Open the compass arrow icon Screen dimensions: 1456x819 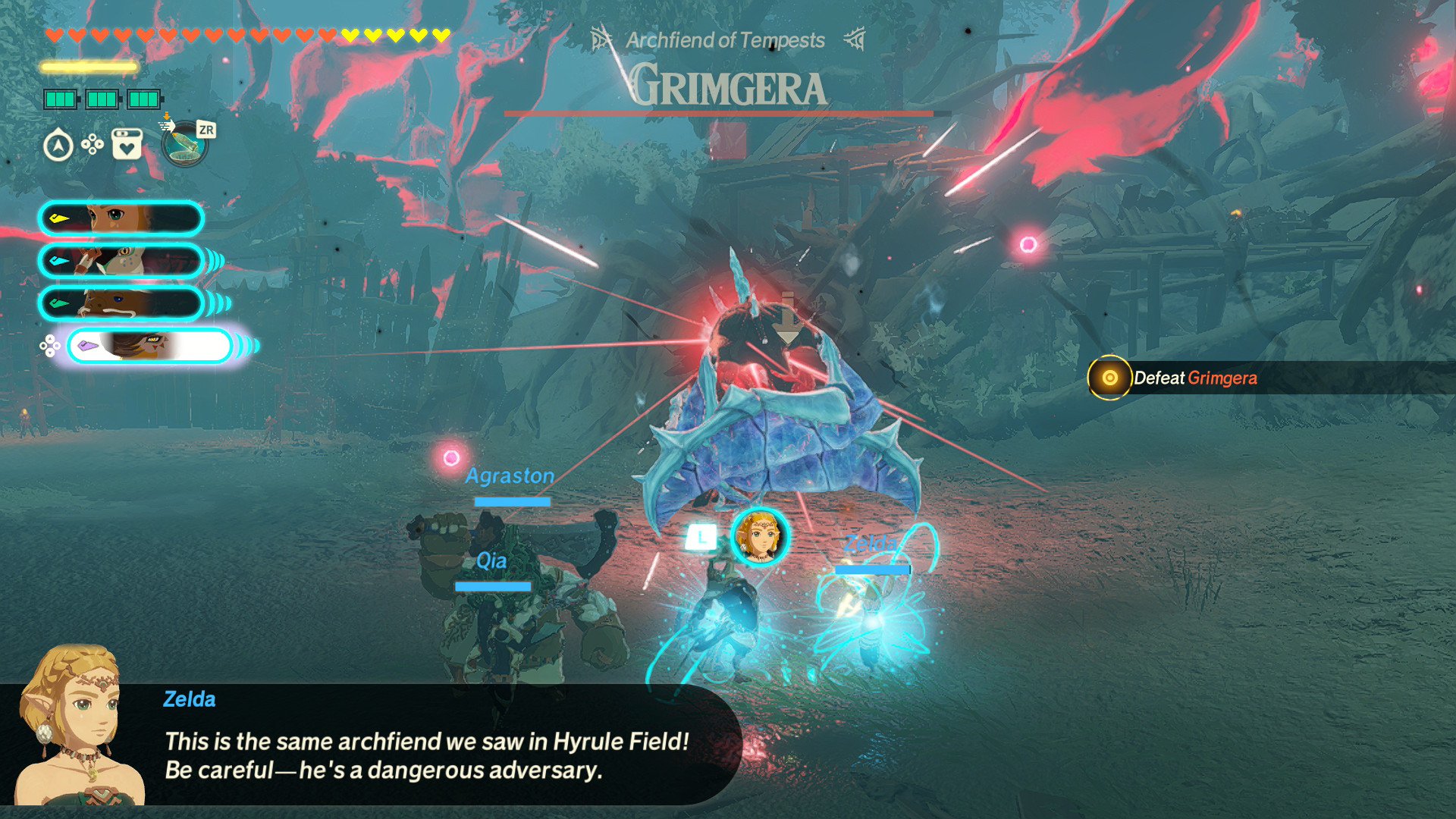[58, 145]
